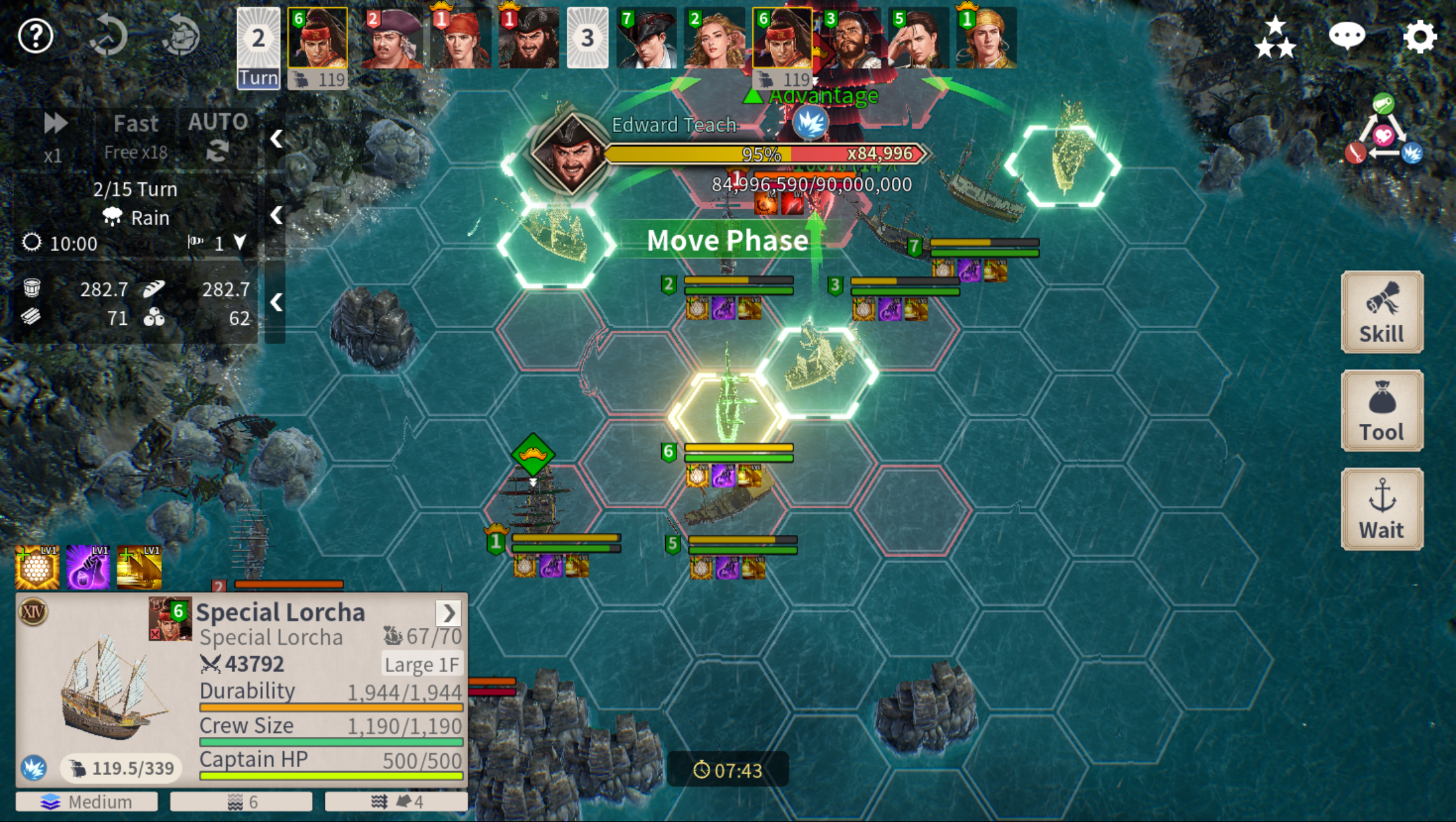This screenshot has width=1456, height=822.
Task: Select the honeycomb LV1 skill icon
Action: pyautogui.click(x=37, y=567)
